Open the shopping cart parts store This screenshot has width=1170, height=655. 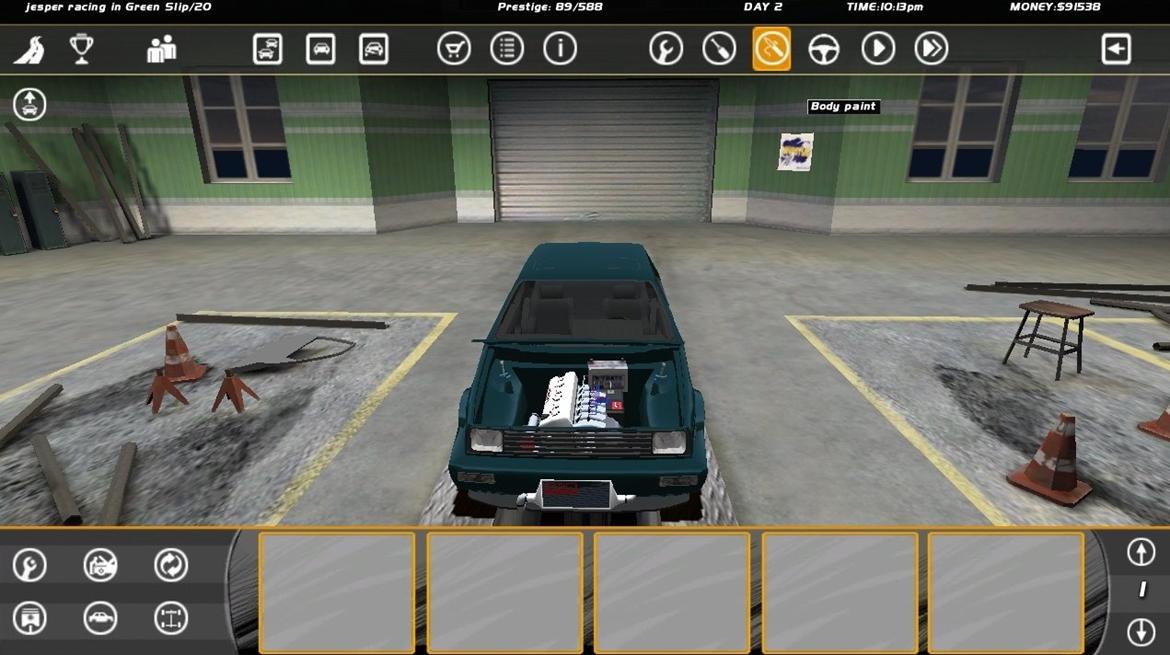point(454,49)
